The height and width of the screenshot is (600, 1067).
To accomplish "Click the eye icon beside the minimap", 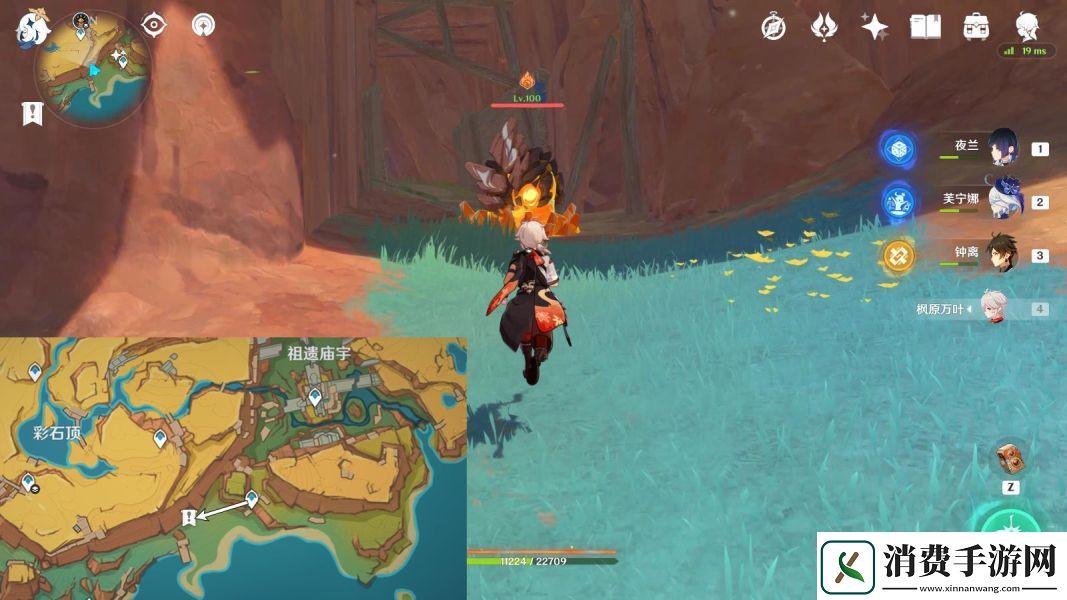I will click(x=153, y=25).
